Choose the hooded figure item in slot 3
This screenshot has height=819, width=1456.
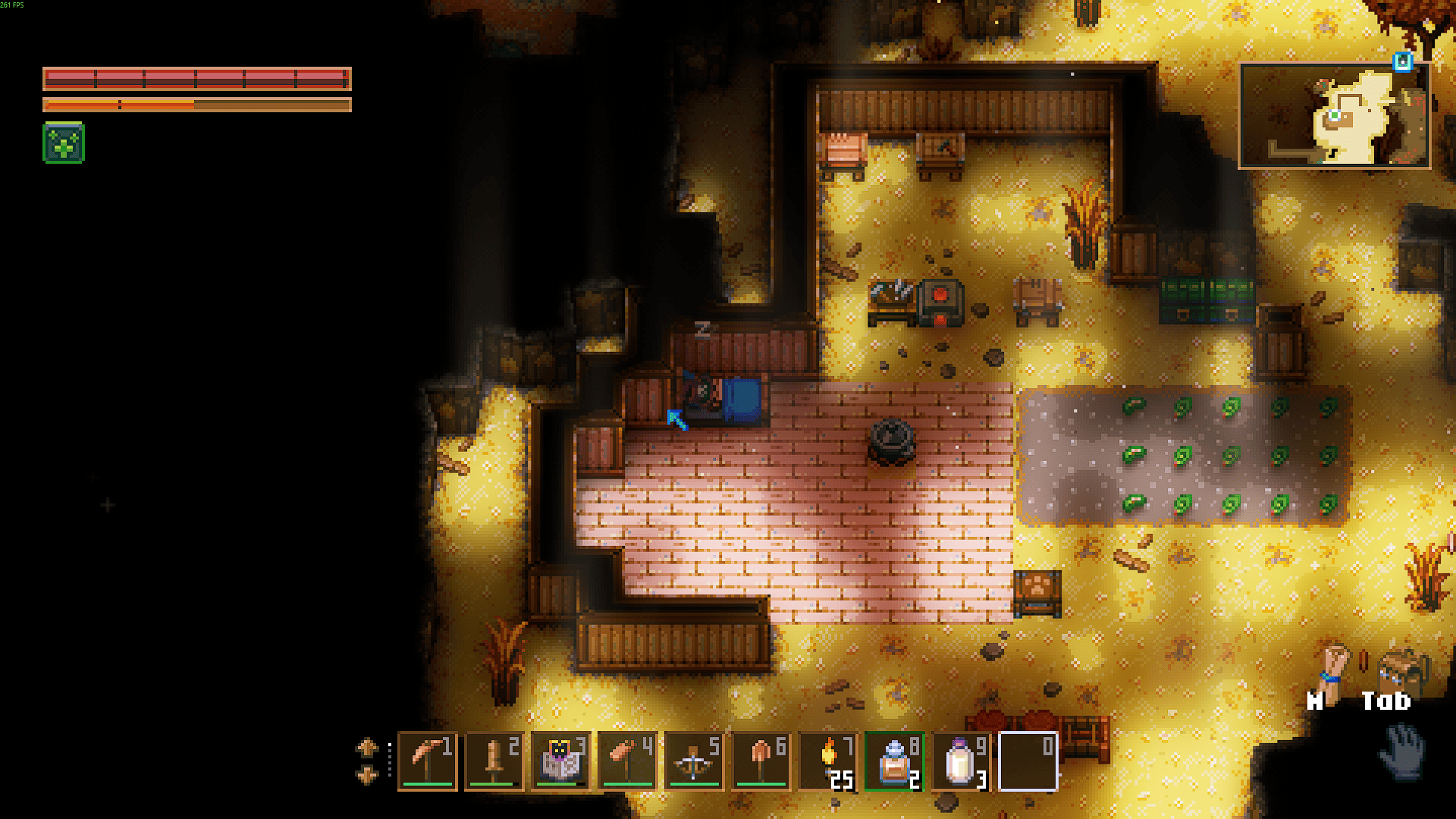pyautogui.click(x=560, y=761)
